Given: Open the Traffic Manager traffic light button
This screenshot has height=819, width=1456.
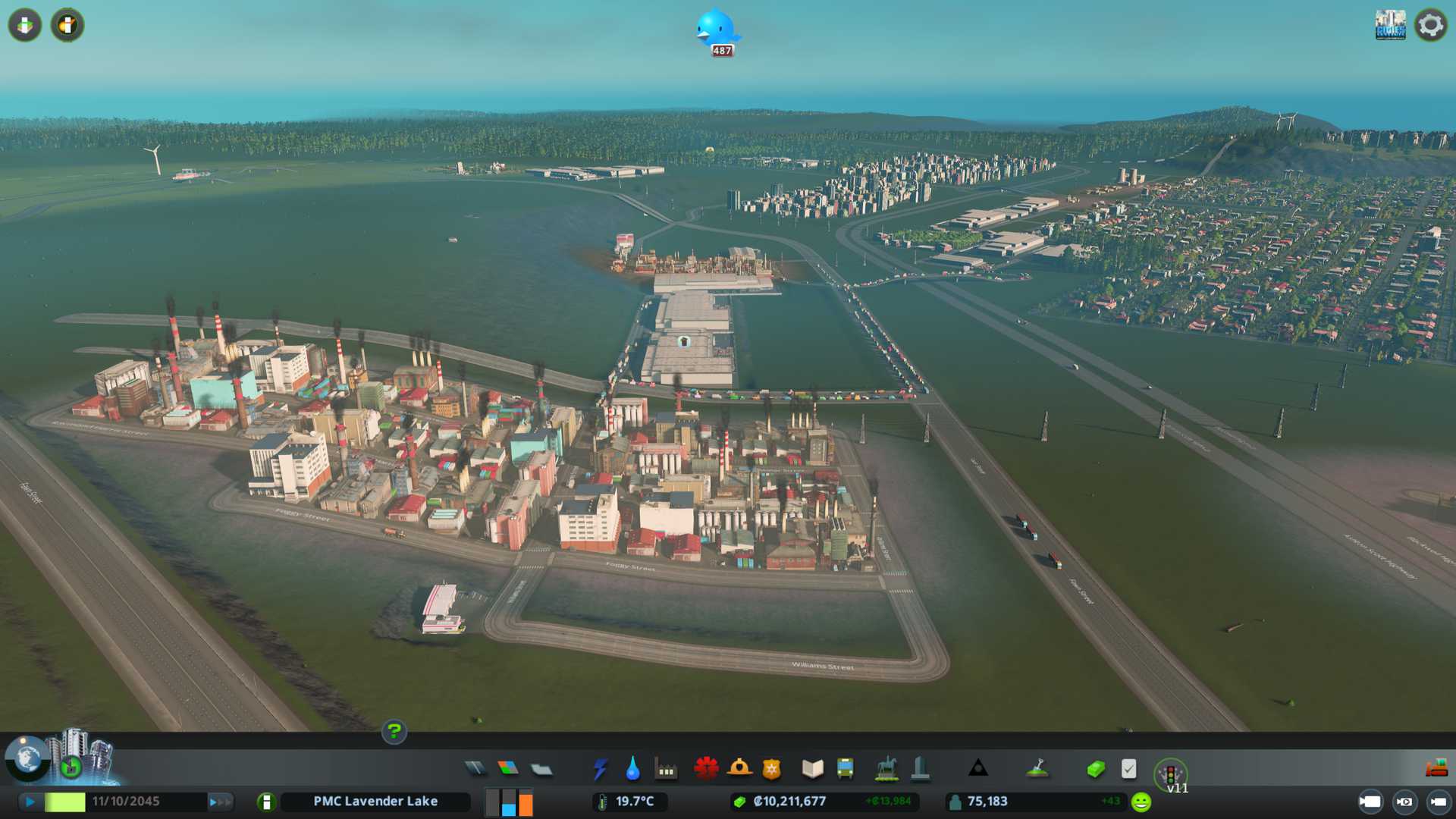Looking at the screenshot, I should (x=1170, y=774).
